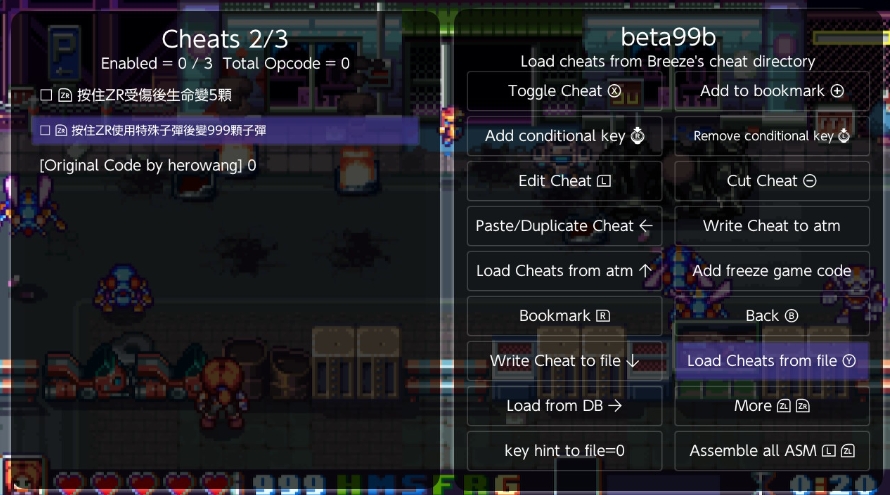Select the Load from DB button

[x=564, y=406]
